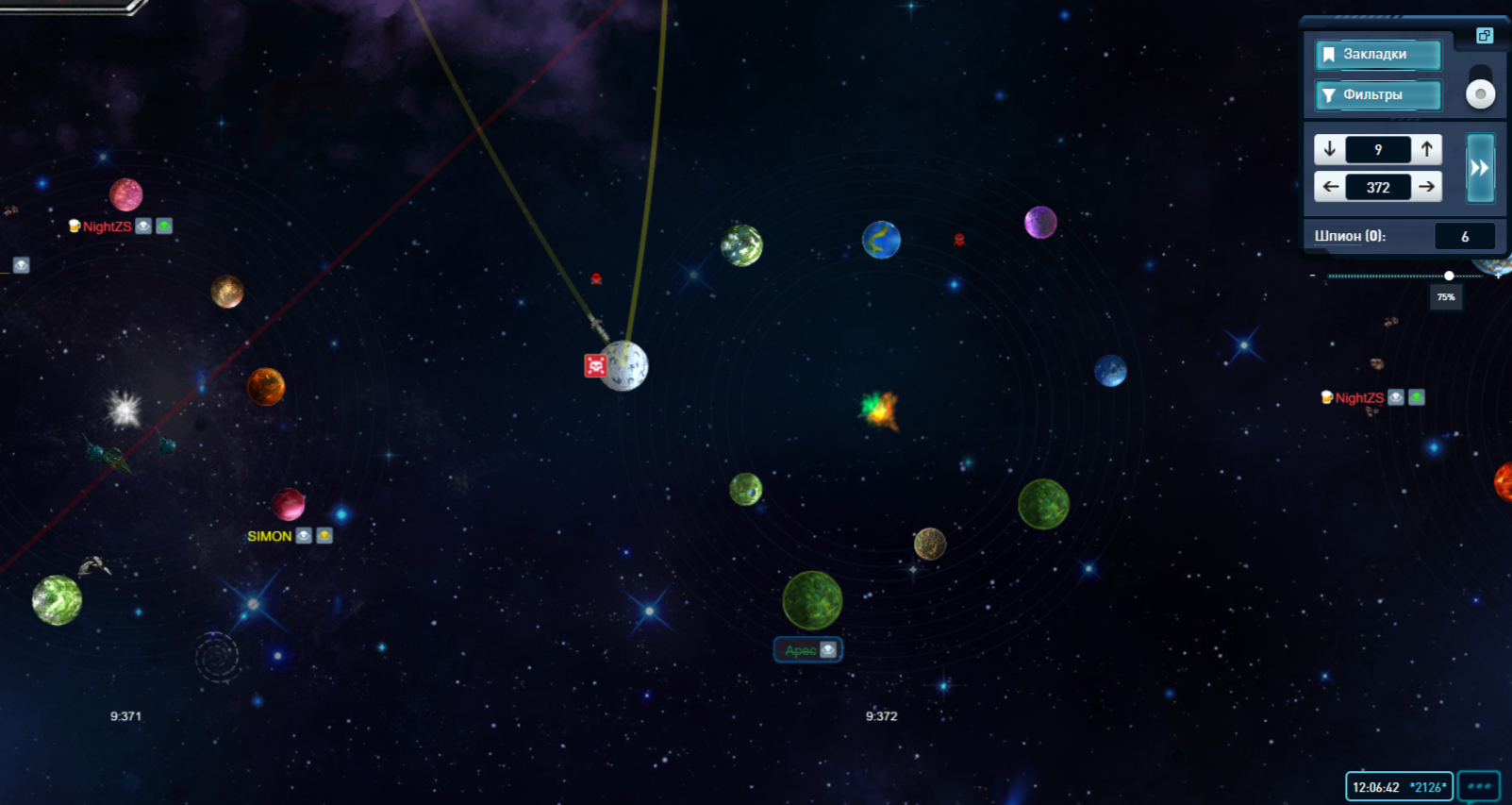Click the underlined Шпион label

tap(1349, 236)
